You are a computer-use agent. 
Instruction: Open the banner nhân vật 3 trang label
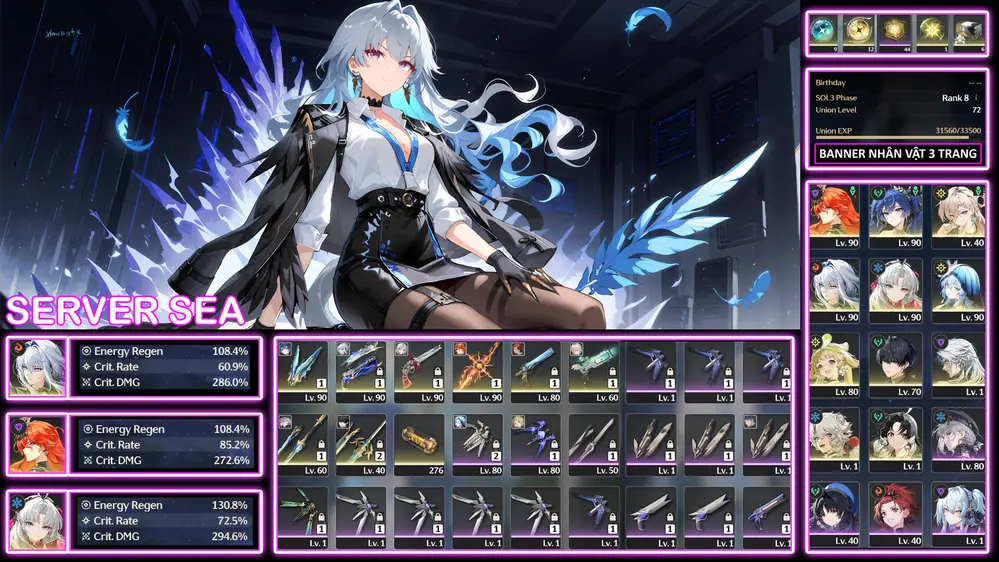point(897,154)
